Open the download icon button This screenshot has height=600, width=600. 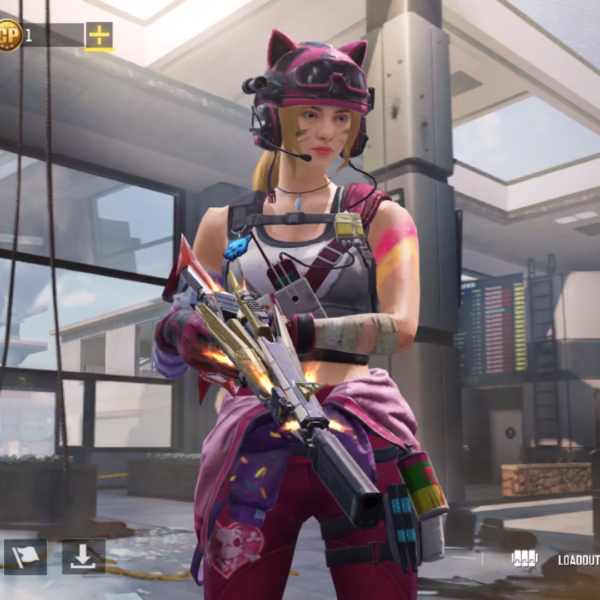(x=83, y=556)
